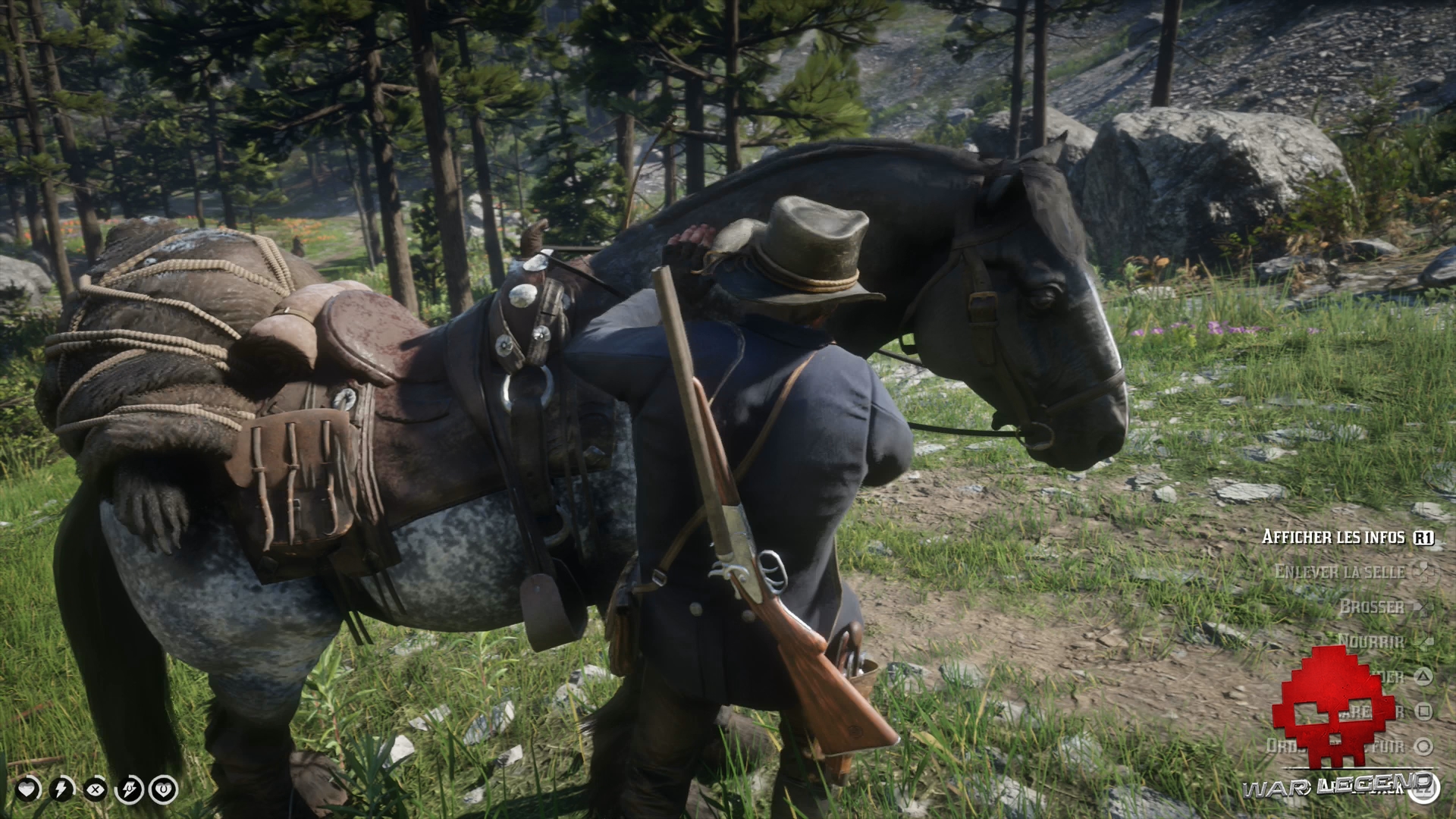
Task: Click the horse stamina lightning-horseshoe icon
Action: click(x=129, y=789)
